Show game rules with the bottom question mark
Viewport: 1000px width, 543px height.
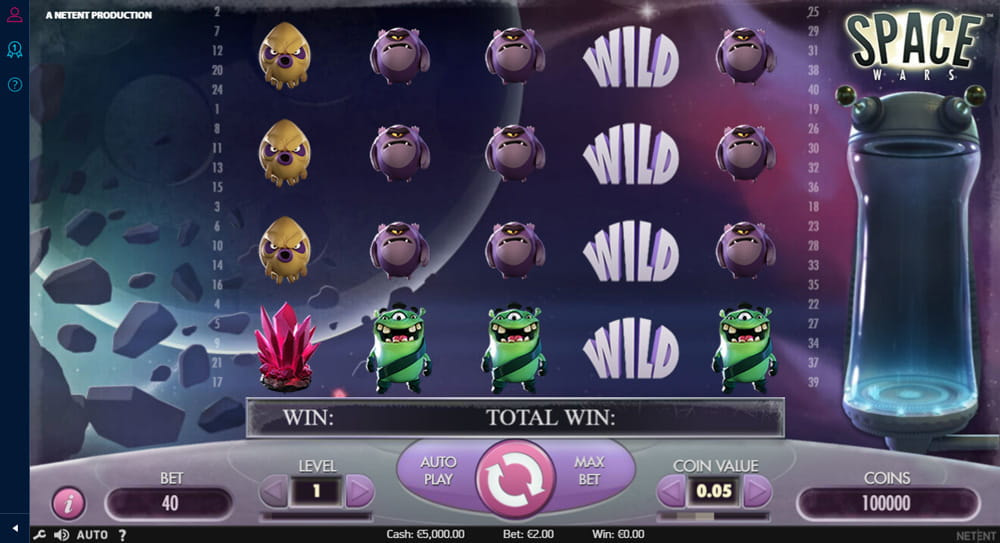click(x=122, y=535)
